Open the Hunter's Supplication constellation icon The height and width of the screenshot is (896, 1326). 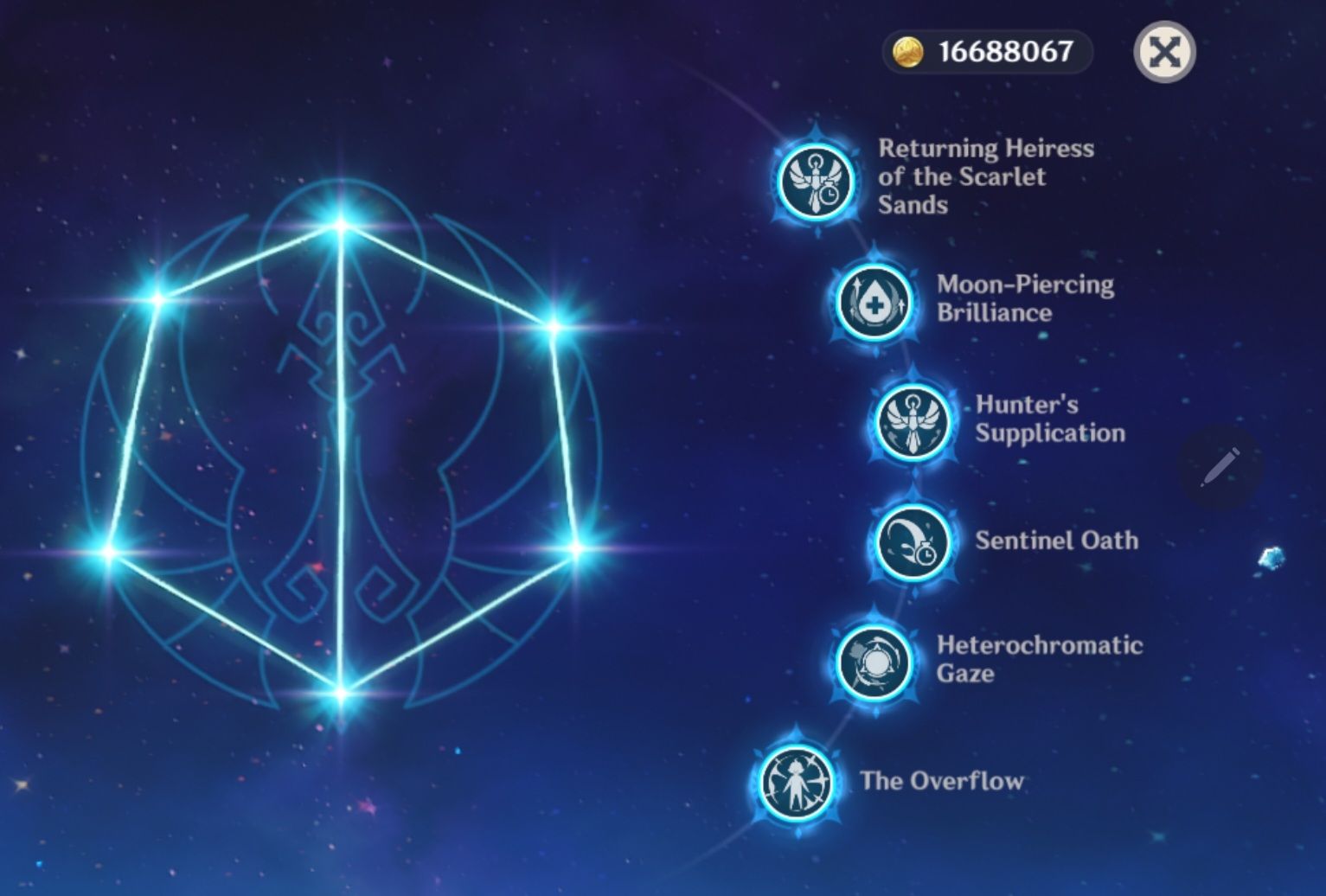pyautogui.click(x=912, y=423)
